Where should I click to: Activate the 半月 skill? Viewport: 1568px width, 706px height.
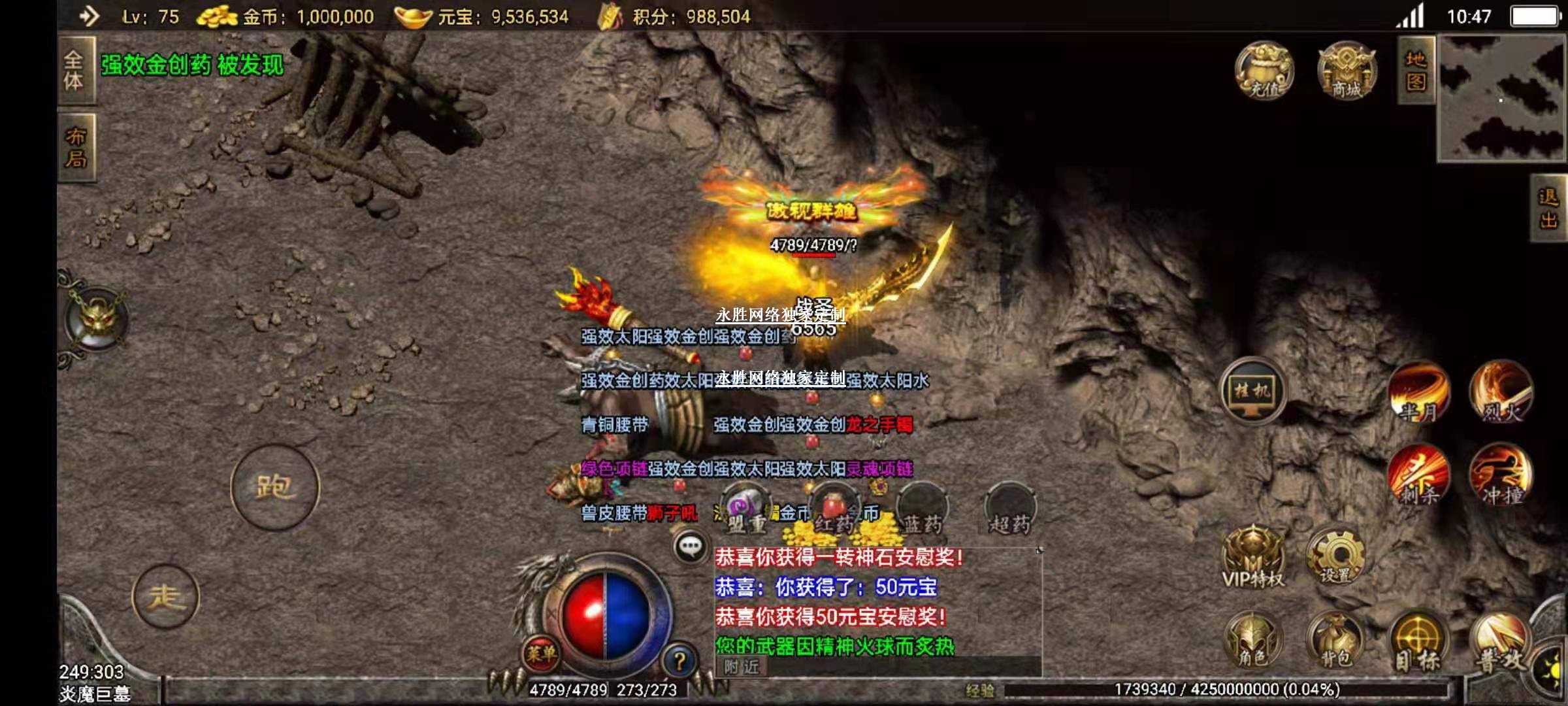point(1419,392)
